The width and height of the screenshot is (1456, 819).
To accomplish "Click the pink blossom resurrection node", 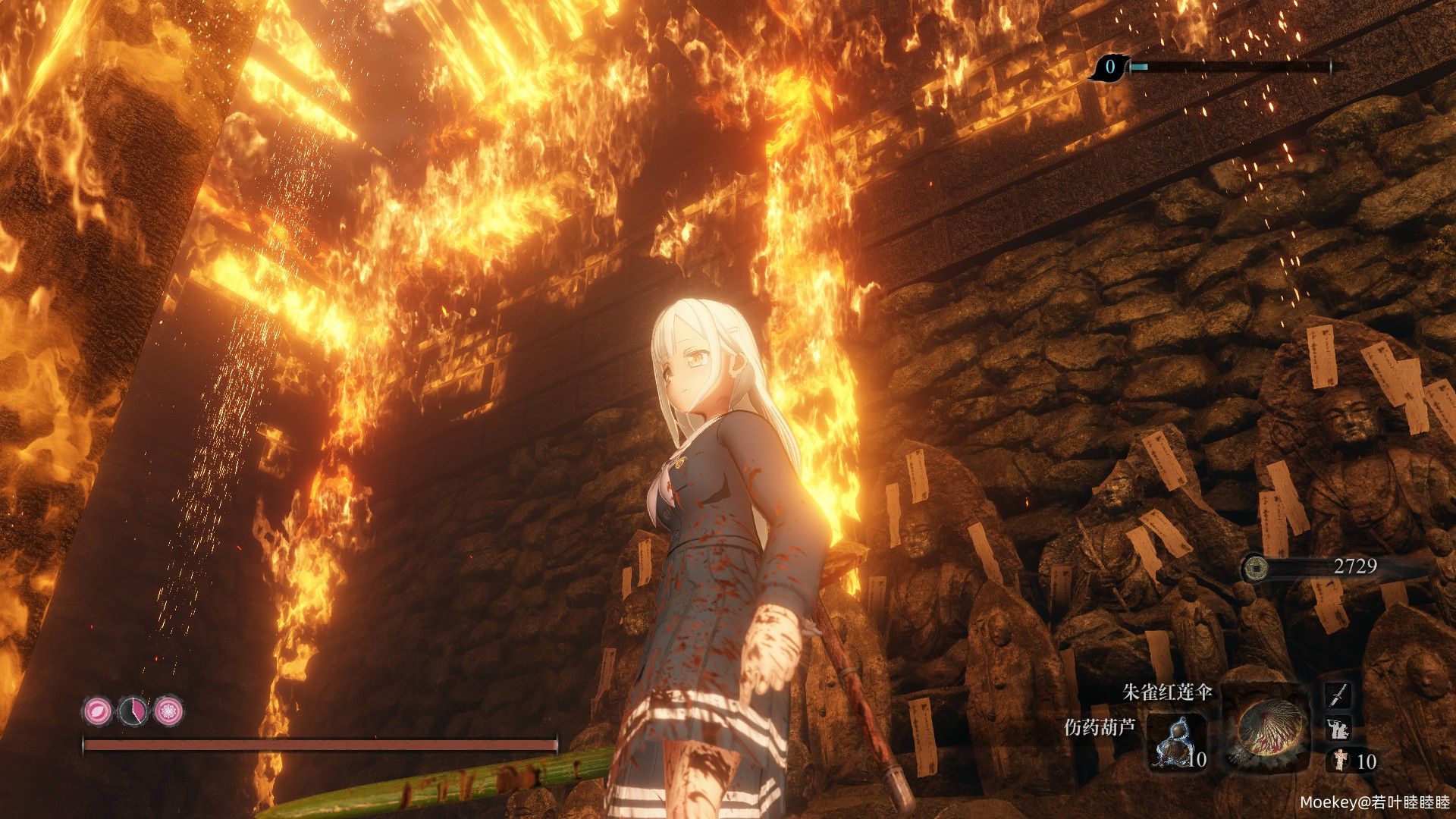I will [x=168, y=711].
